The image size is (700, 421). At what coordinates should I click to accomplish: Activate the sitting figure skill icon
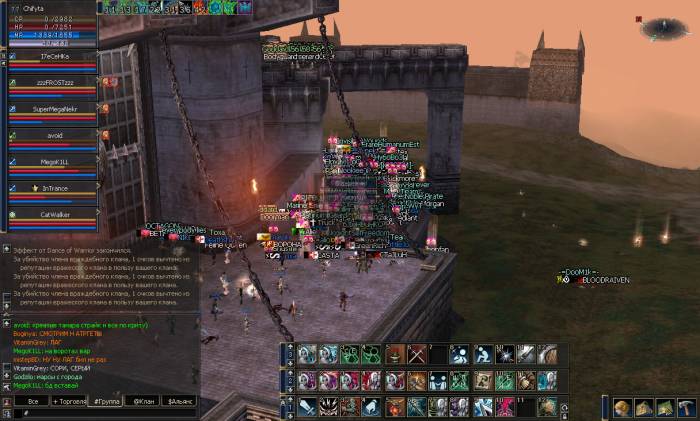(x=482, y=354)
